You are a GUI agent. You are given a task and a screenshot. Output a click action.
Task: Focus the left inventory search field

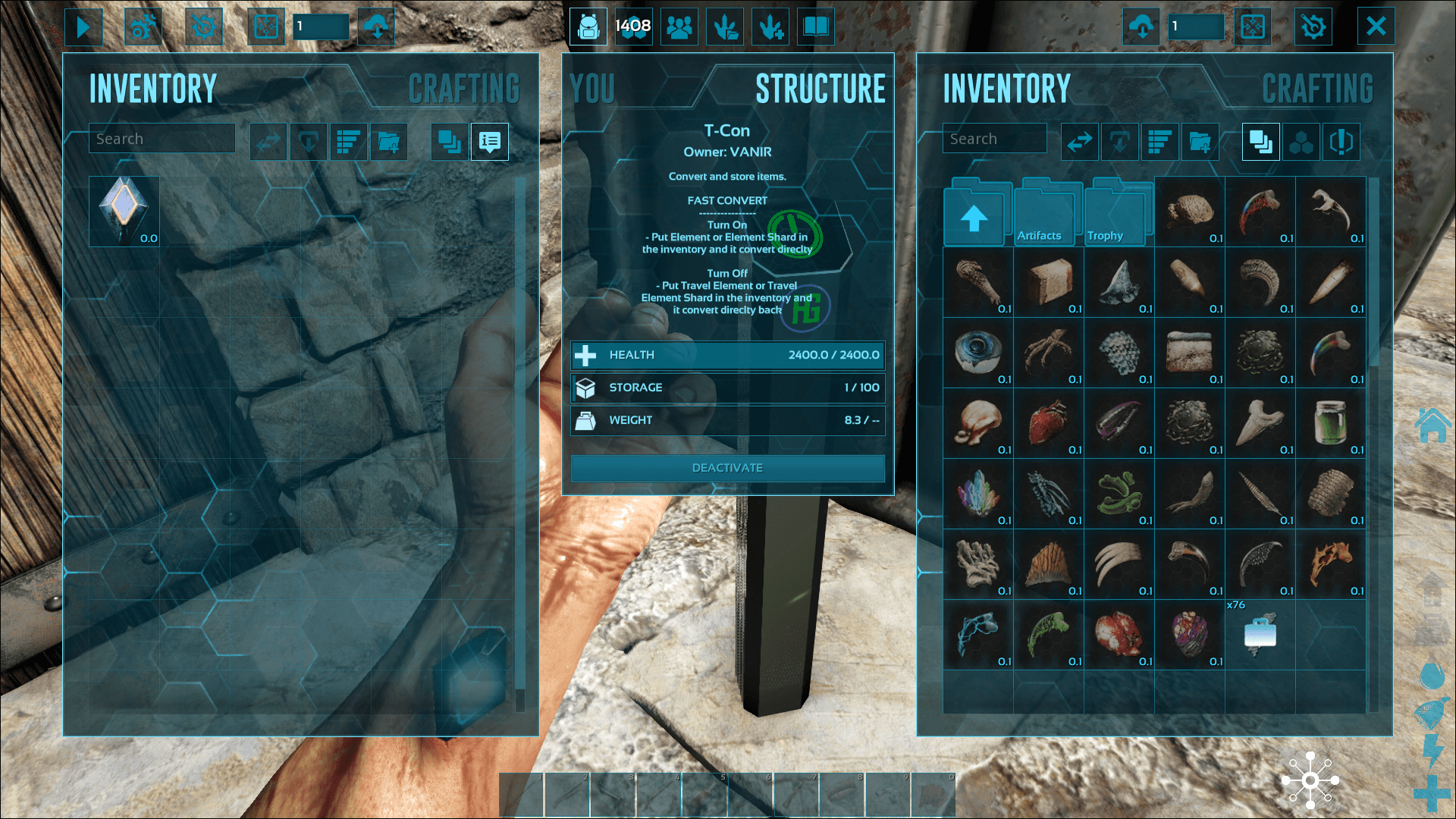(x=162, y=139)
